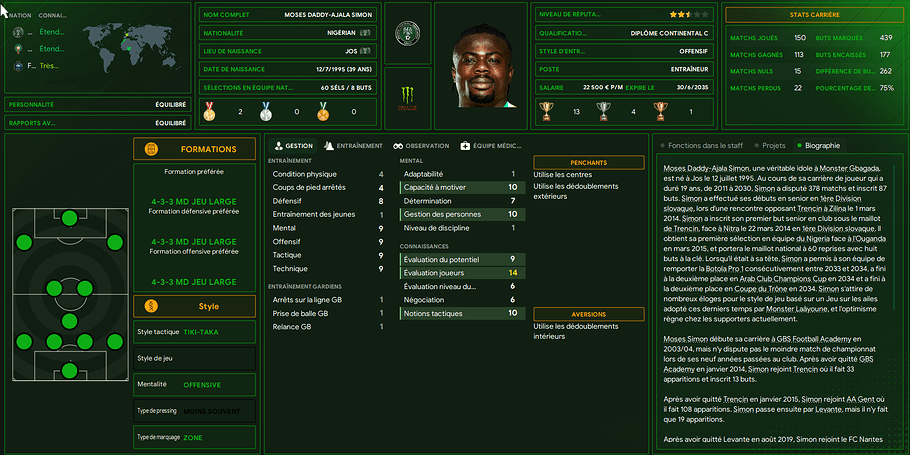Switch to the Gestion tab
The width and height of the screenshot is (910, 455).
(x=292, y=145)
